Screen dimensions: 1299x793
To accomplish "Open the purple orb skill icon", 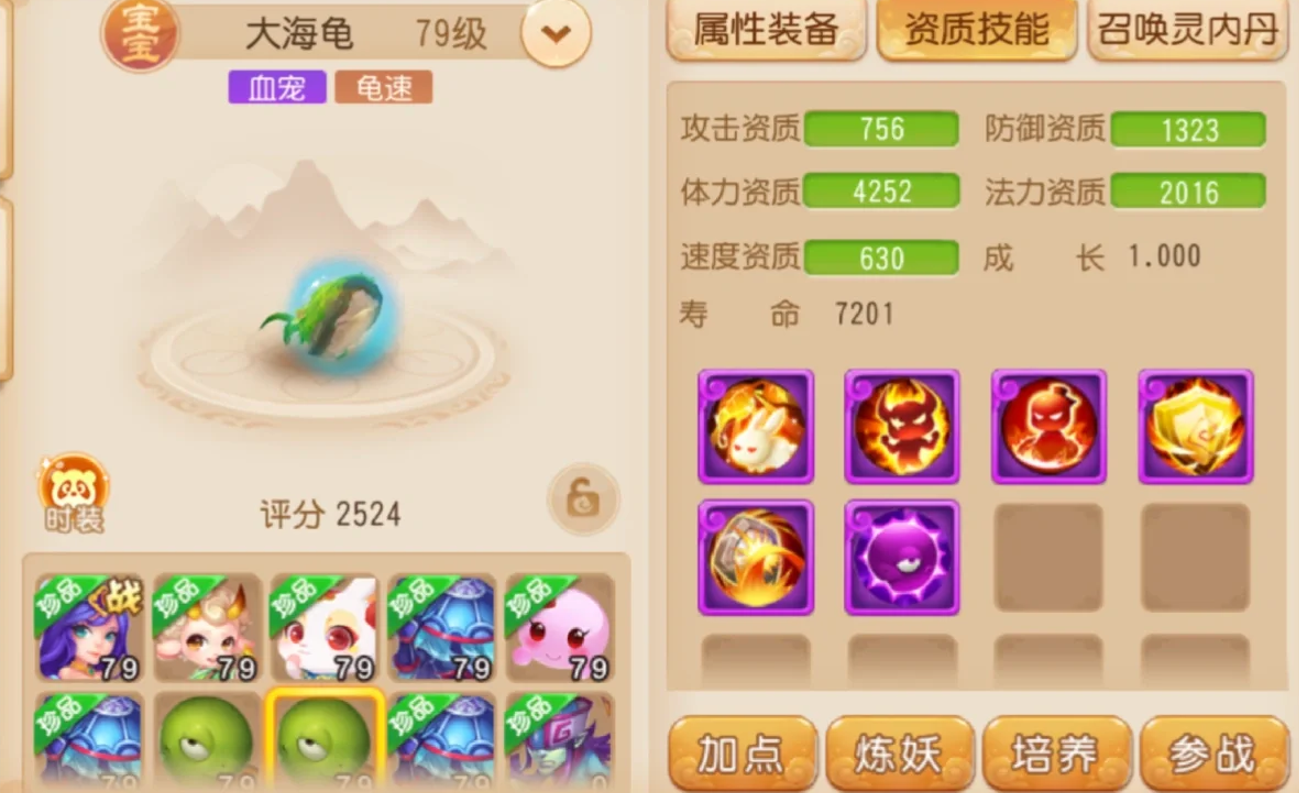I will tap(901, 556).
